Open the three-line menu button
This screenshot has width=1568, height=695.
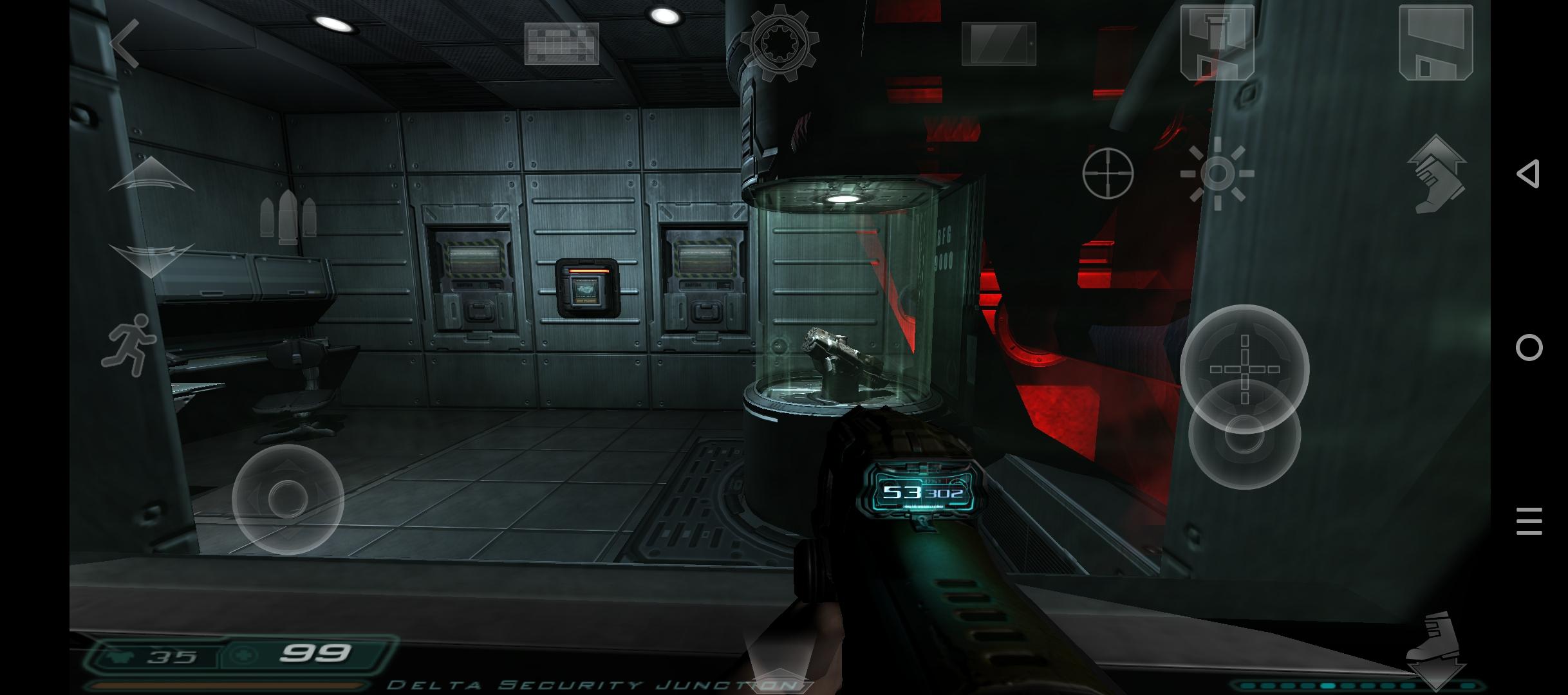(1529, 521)
